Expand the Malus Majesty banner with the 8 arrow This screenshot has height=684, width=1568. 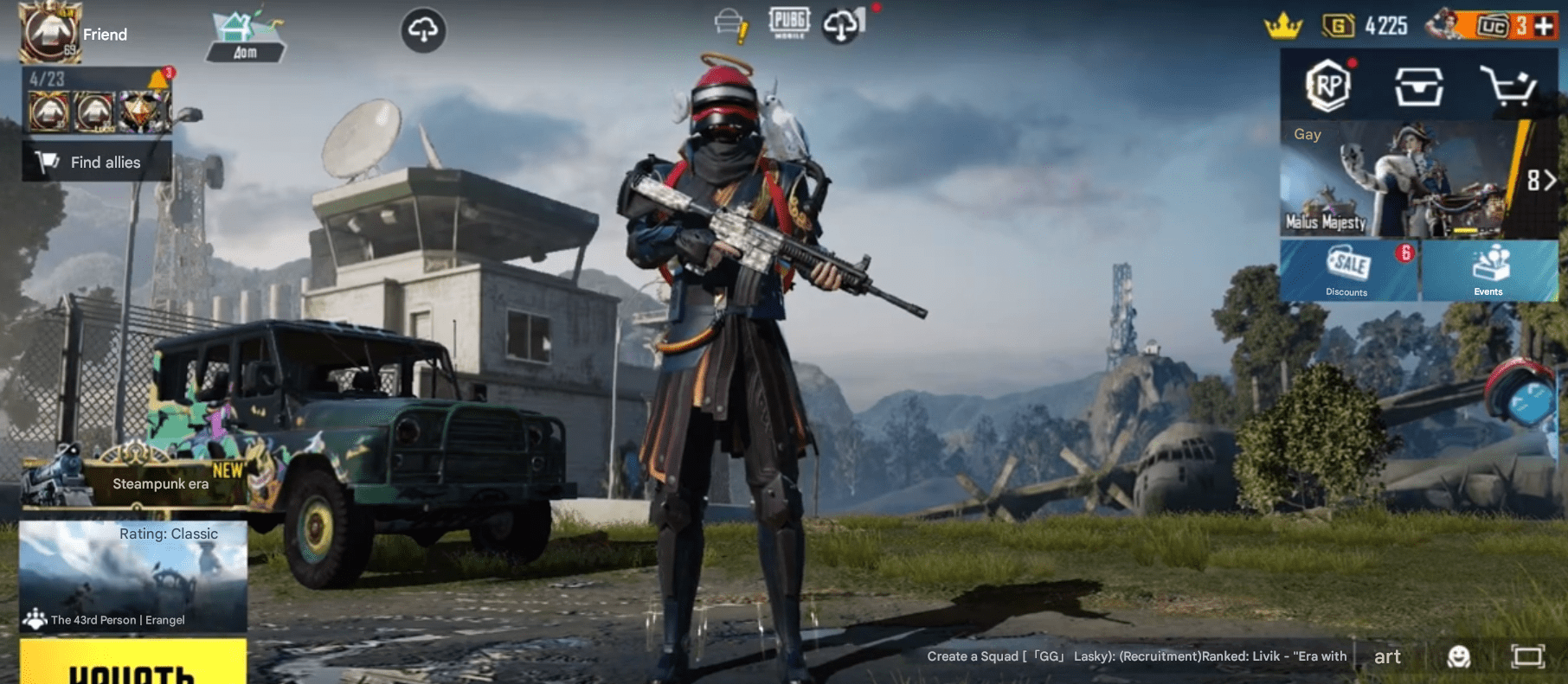click(x=1542, y=182)
